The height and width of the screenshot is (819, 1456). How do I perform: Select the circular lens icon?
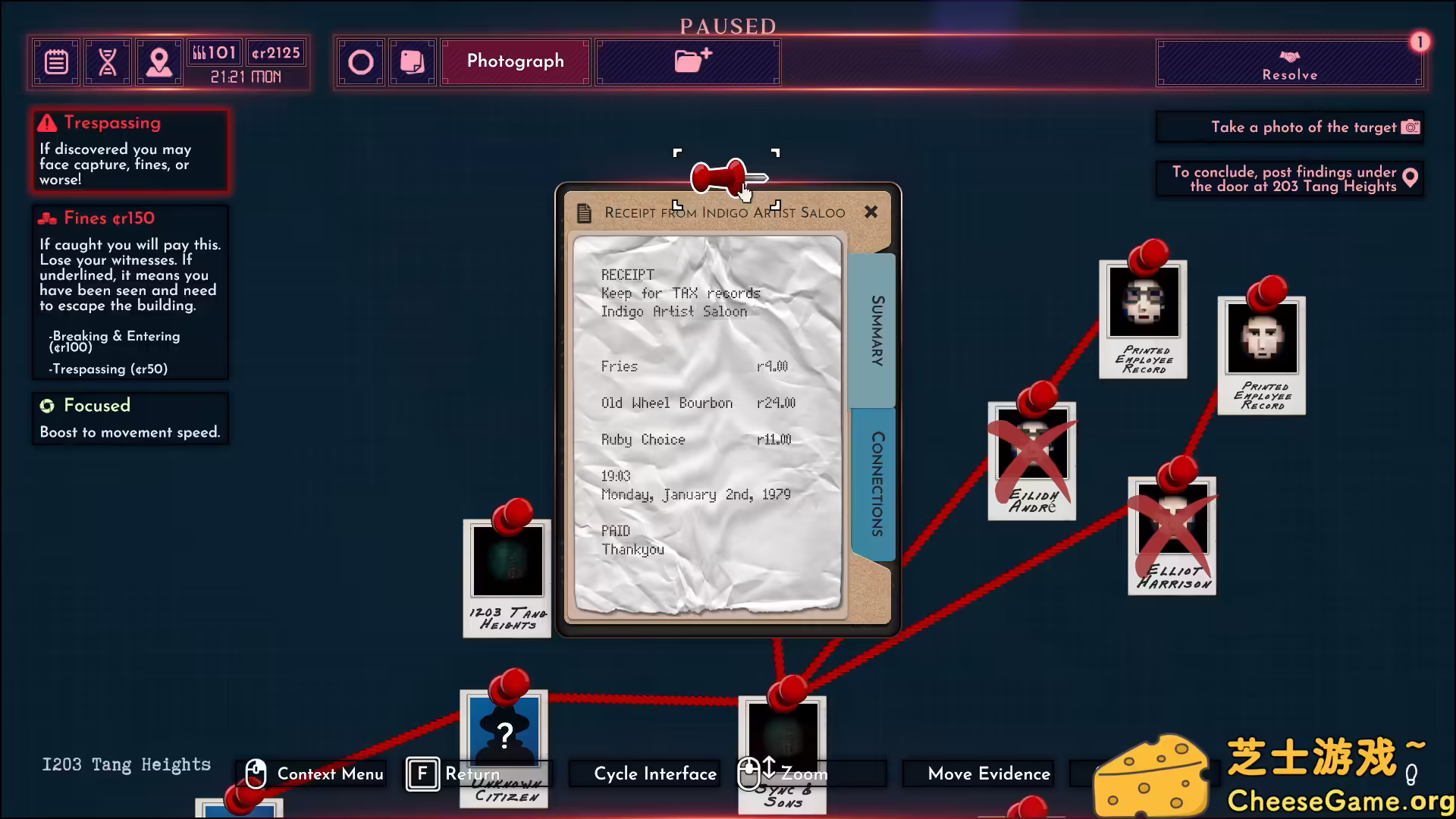(x=362, y=61)
